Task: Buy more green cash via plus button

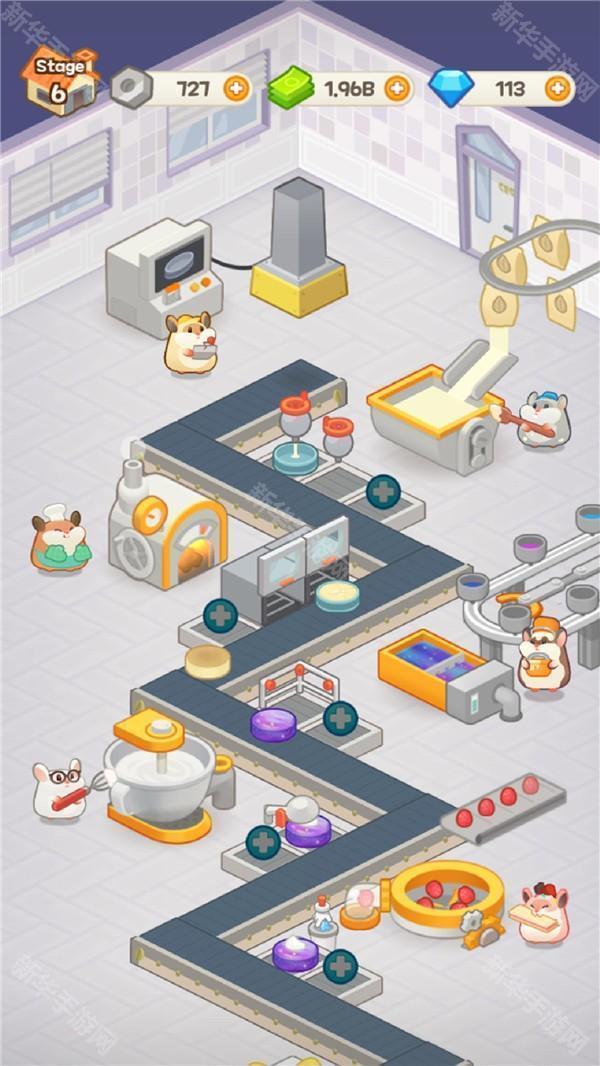Action: pyautogui.click(x=397, y=88)
